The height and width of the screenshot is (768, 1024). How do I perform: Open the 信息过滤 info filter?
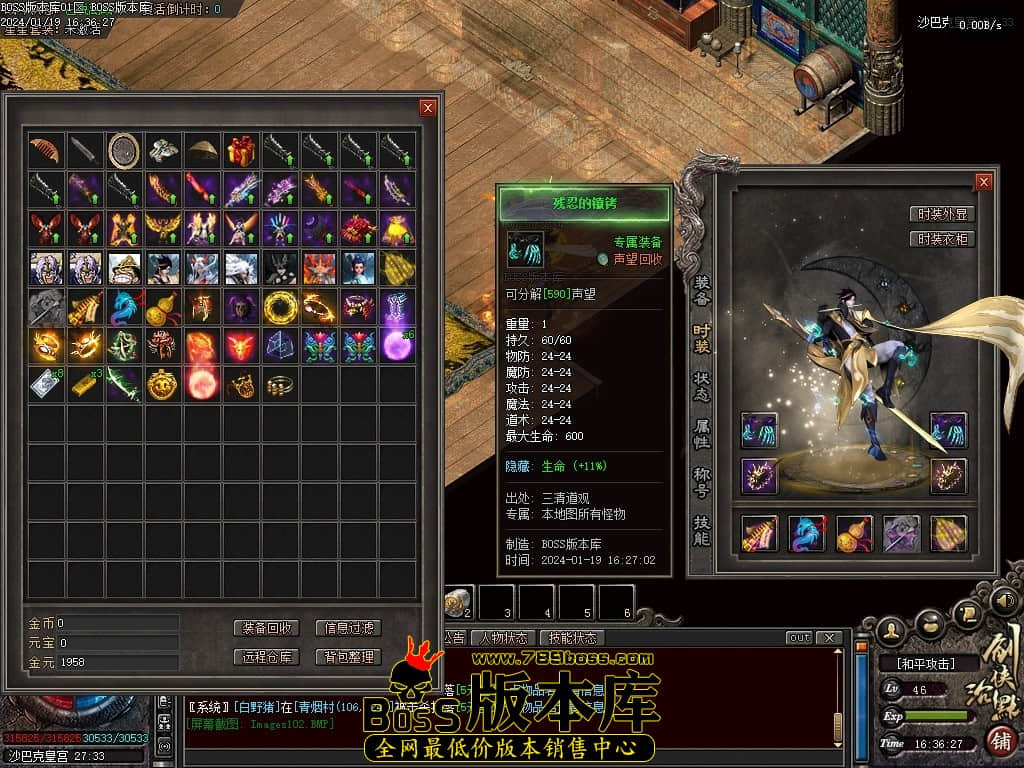point(348,628)
